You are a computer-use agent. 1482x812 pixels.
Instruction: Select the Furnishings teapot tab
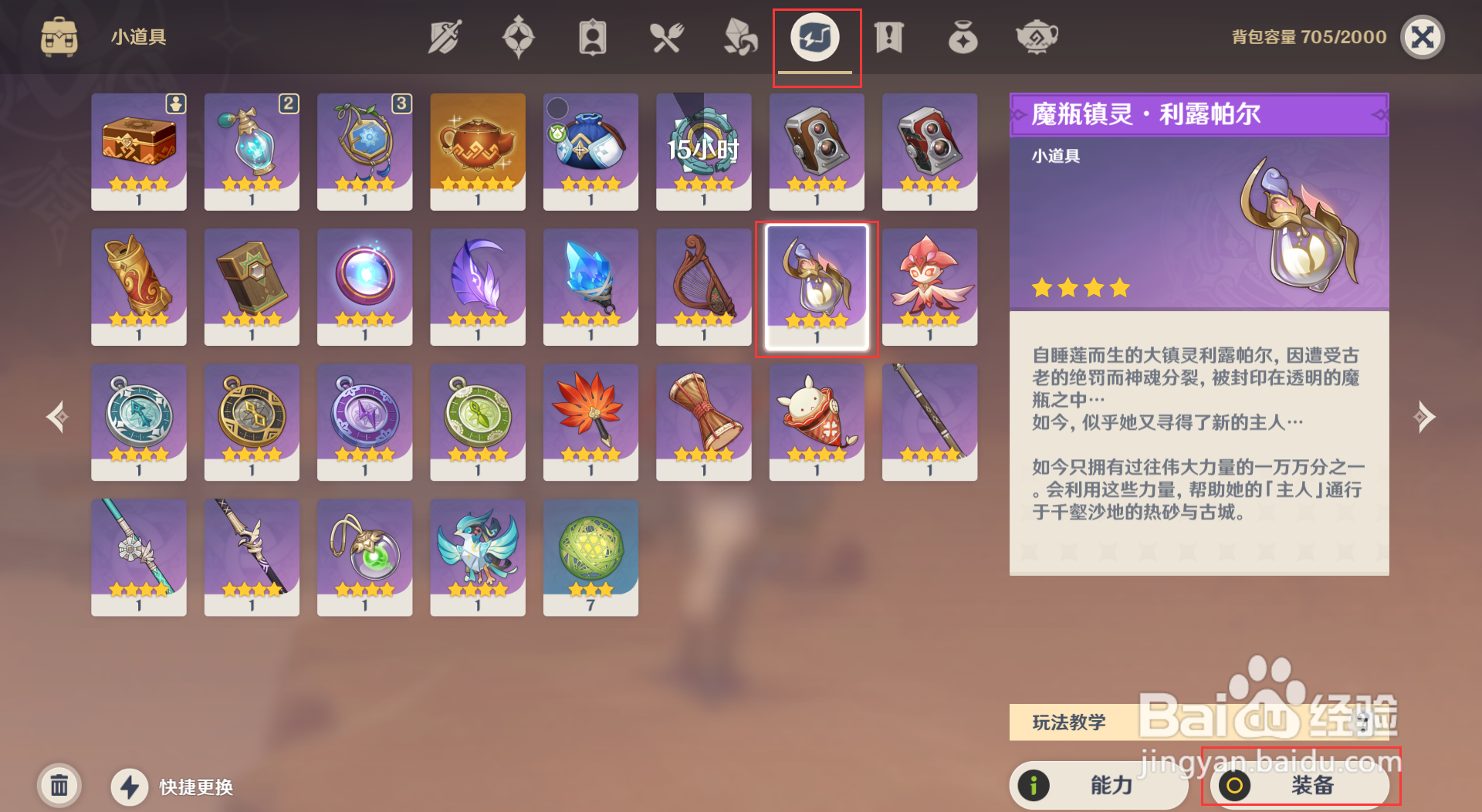pyautogui.click(x=1036, y=36)
